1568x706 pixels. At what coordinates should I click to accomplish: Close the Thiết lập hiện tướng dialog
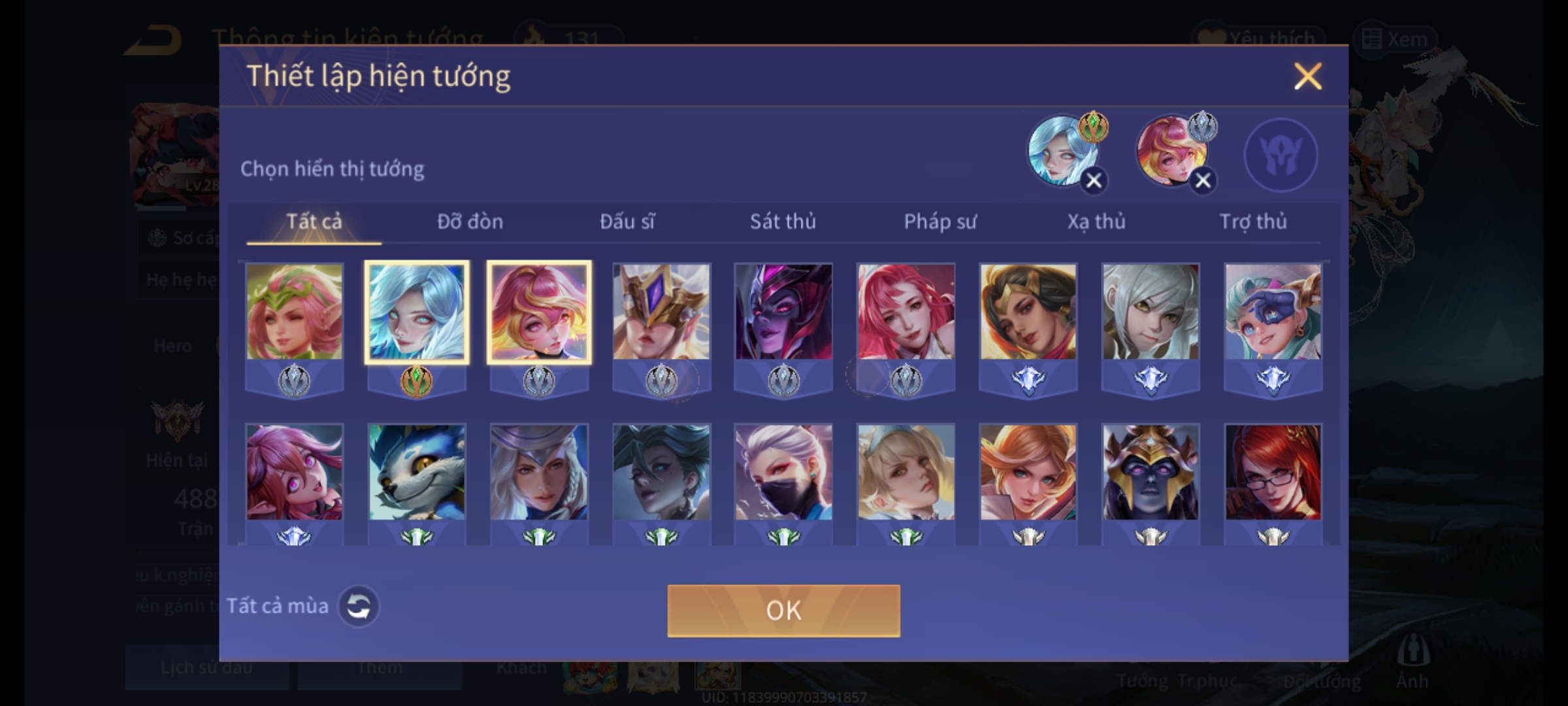(x=1307, y=76)
